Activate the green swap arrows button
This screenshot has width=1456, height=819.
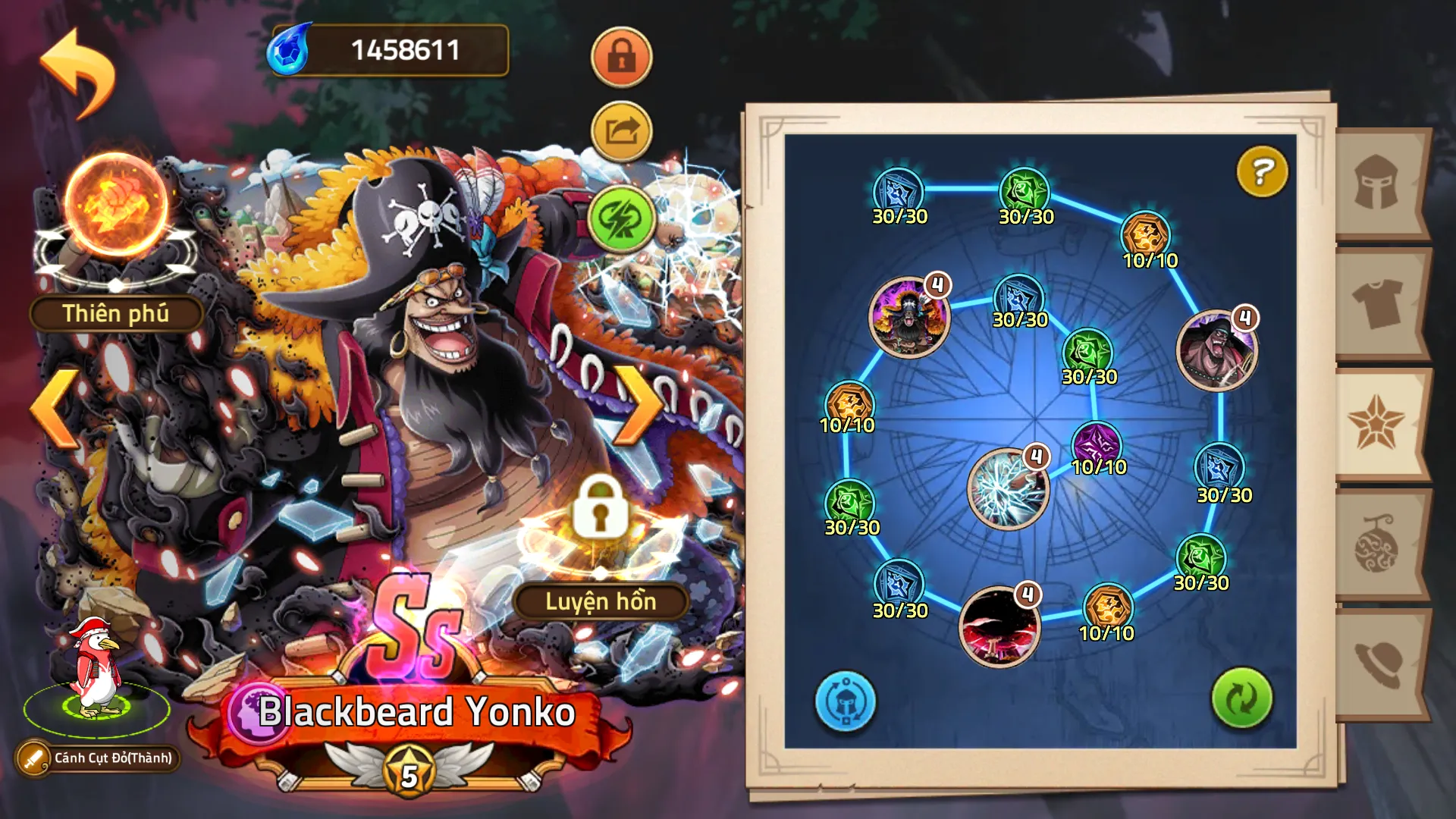pyautogui.click(x=621, y=218)
